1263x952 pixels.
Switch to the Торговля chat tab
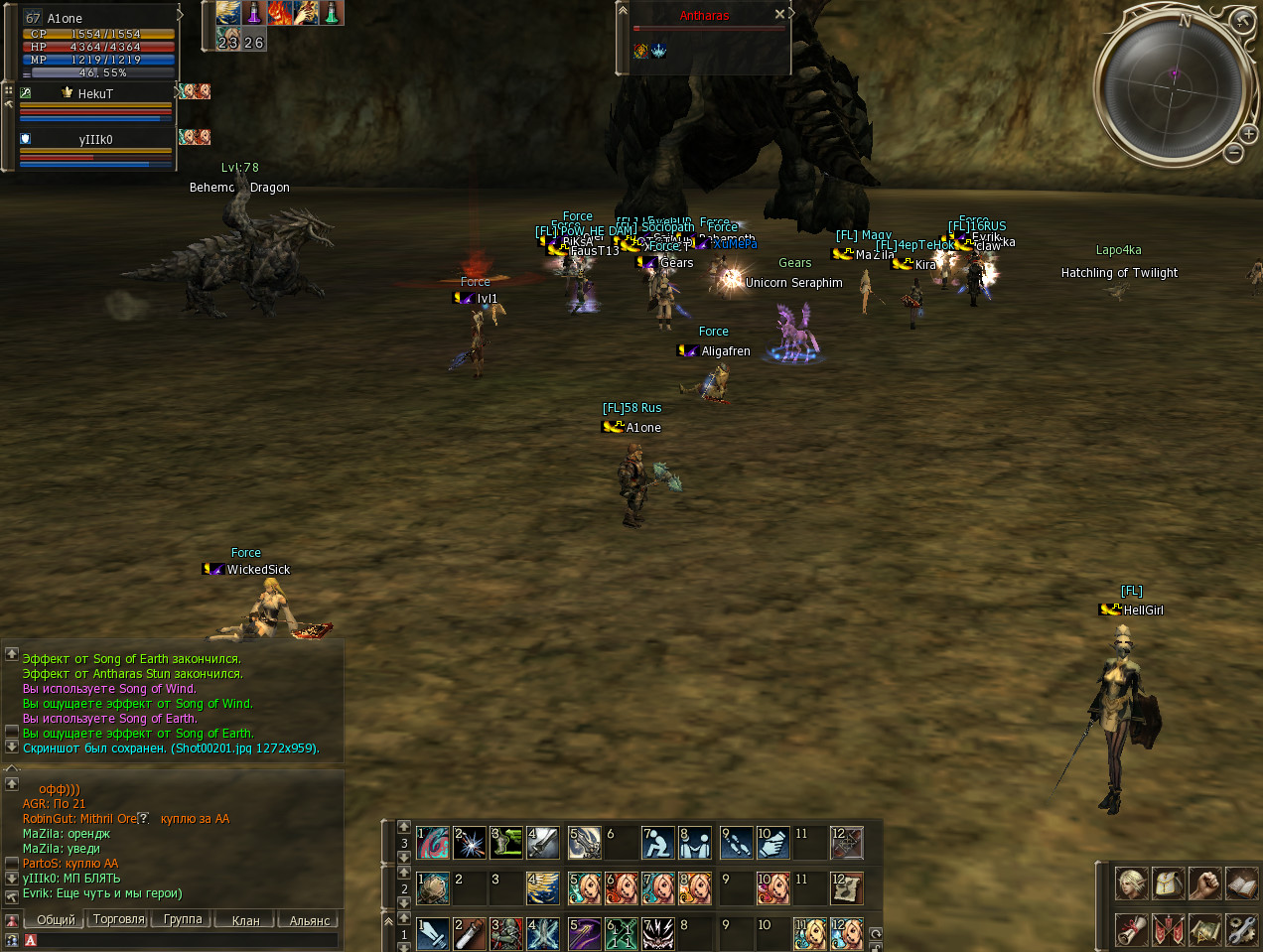119,919
